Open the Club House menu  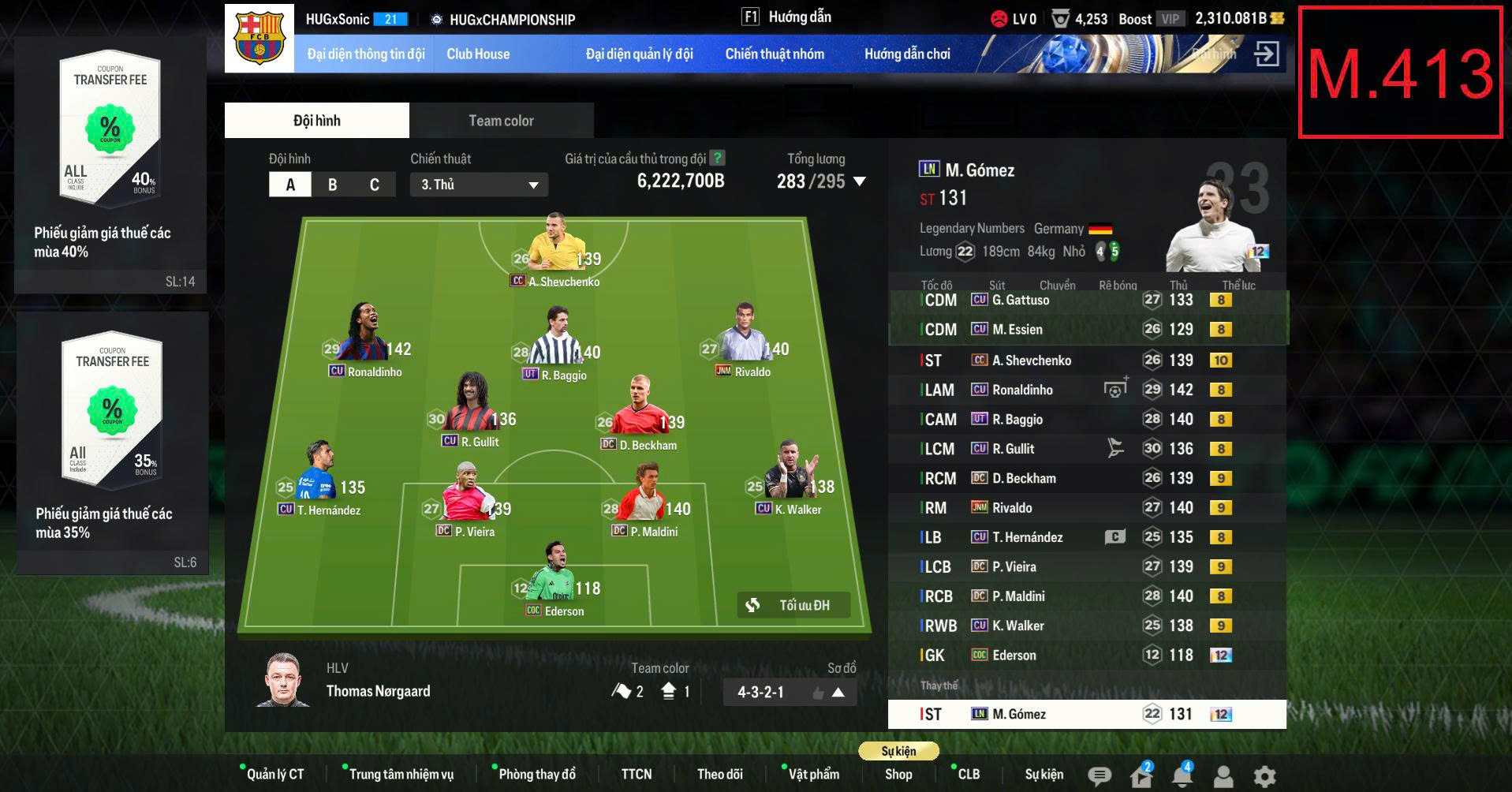(477, 54)
